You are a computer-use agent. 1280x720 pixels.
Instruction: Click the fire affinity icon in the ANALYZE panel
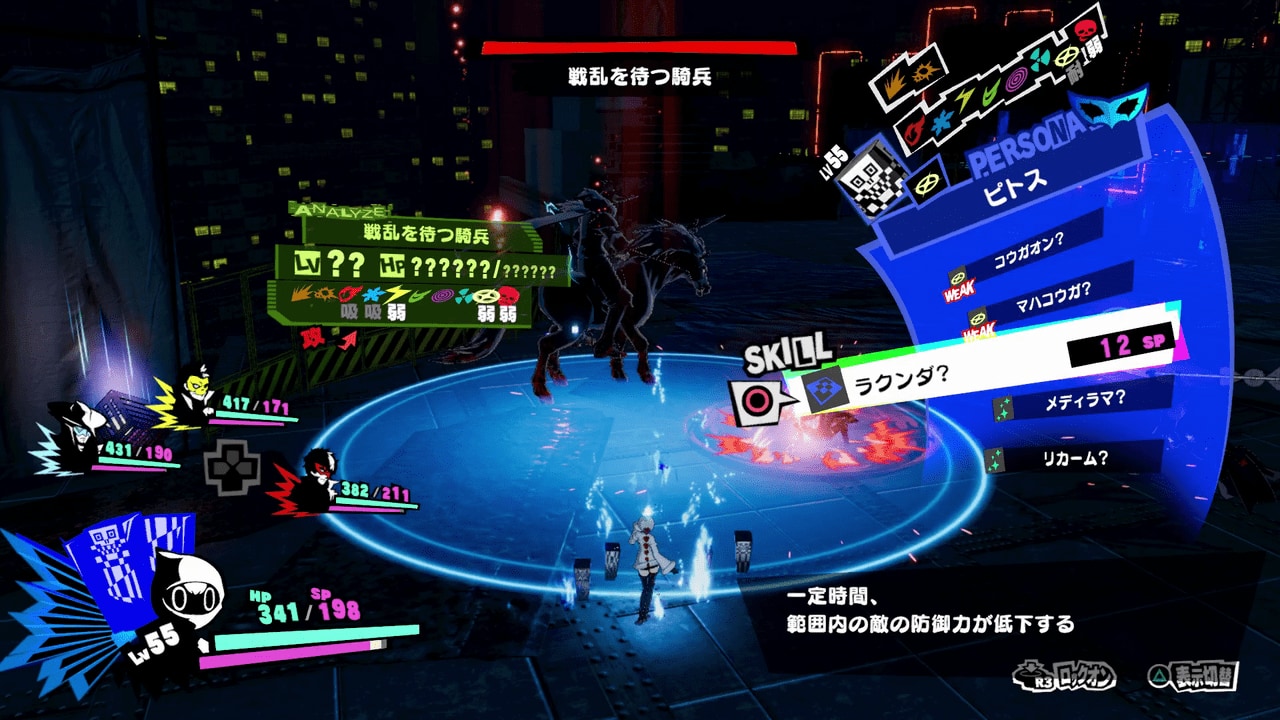347,294
